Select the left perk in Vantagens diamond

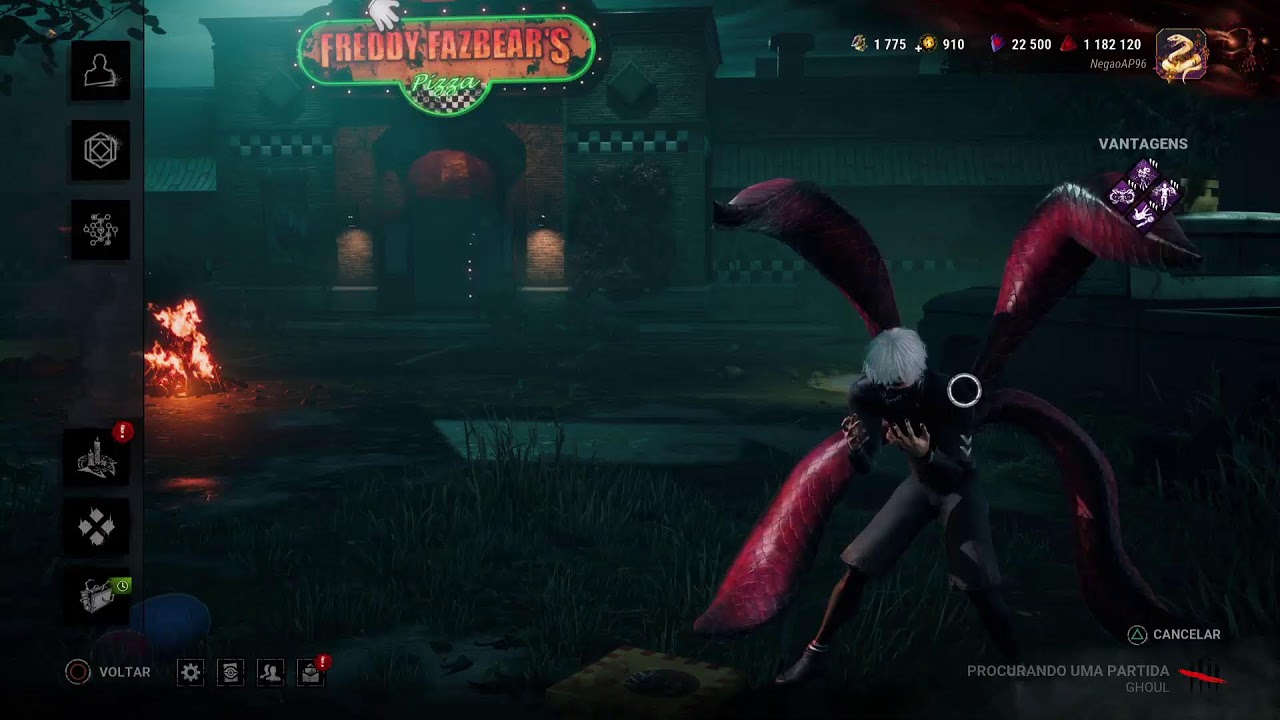click(x=1123, y=194)
